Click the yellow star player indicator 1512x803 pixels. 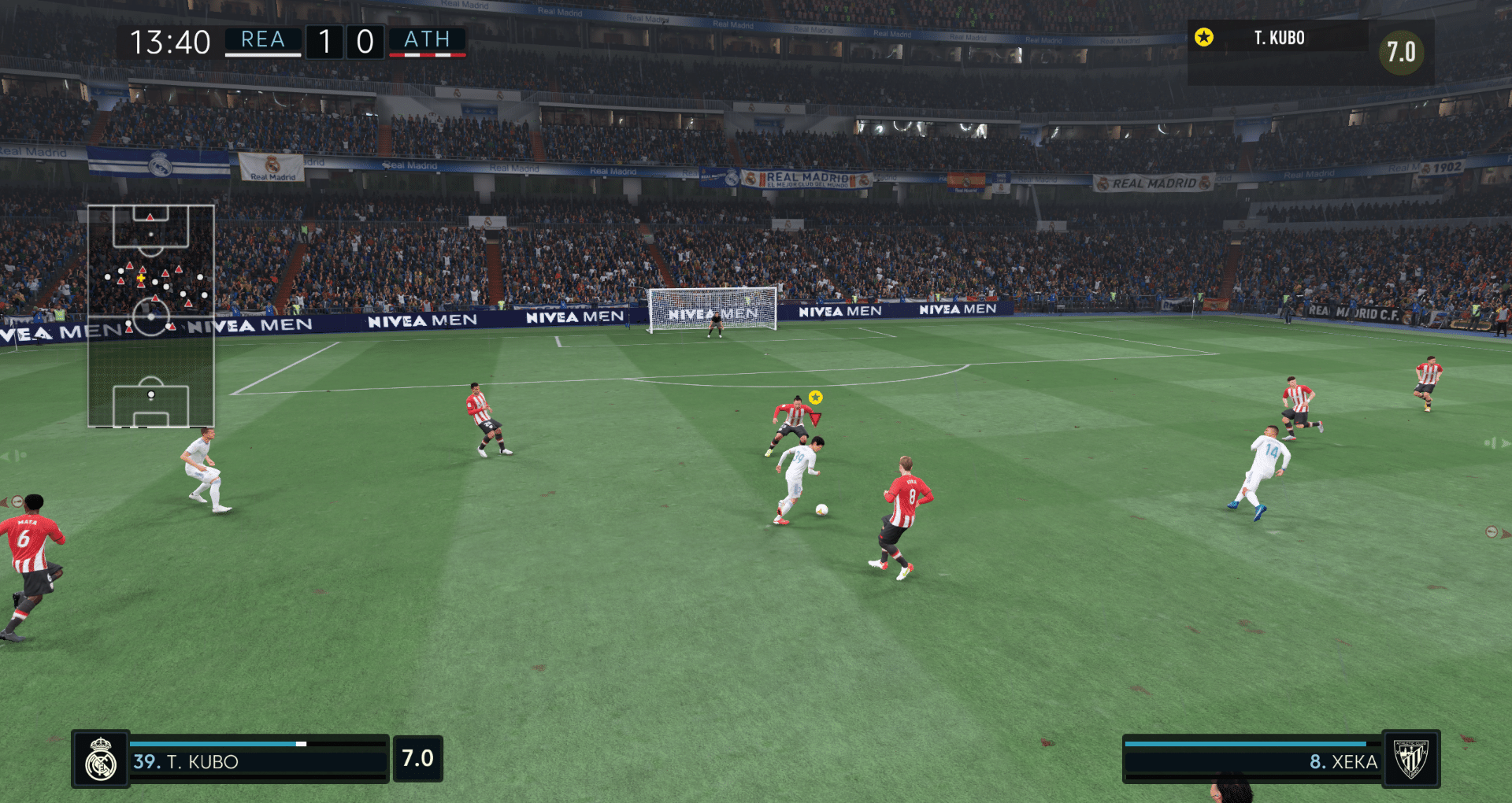tap(816, 398)
